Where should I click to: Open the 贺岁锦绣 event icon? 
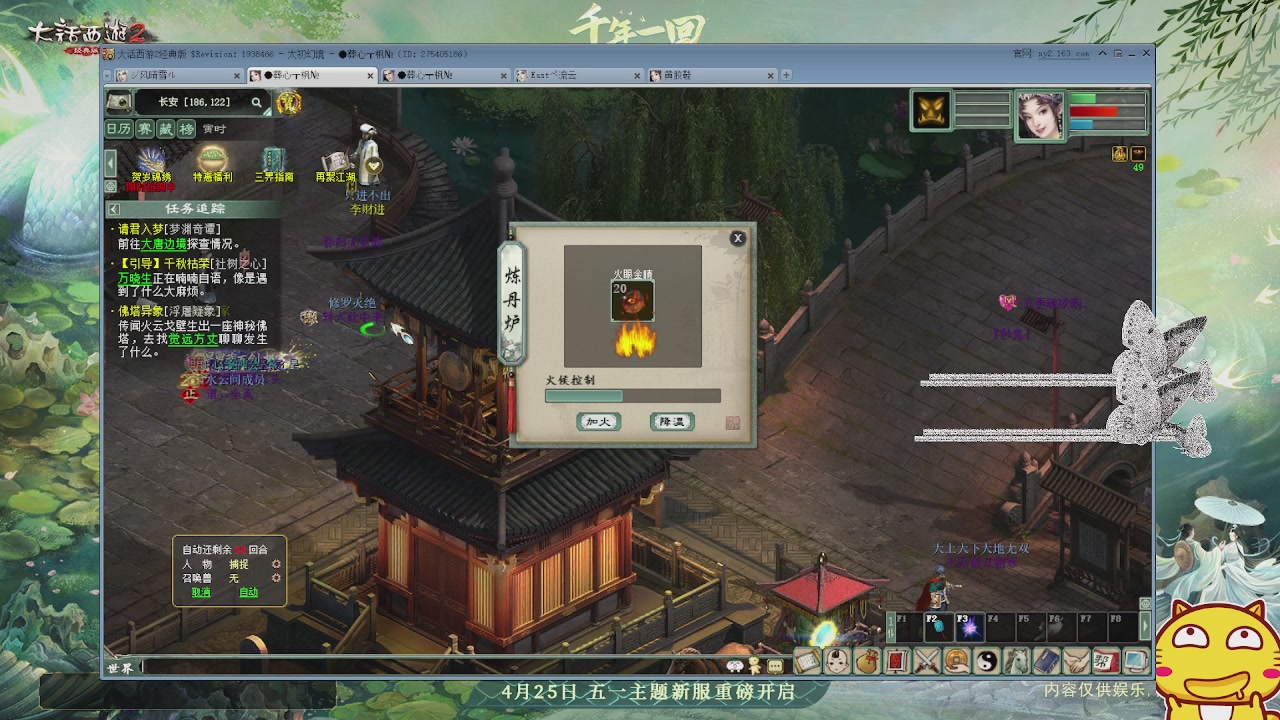click(152, 160)
